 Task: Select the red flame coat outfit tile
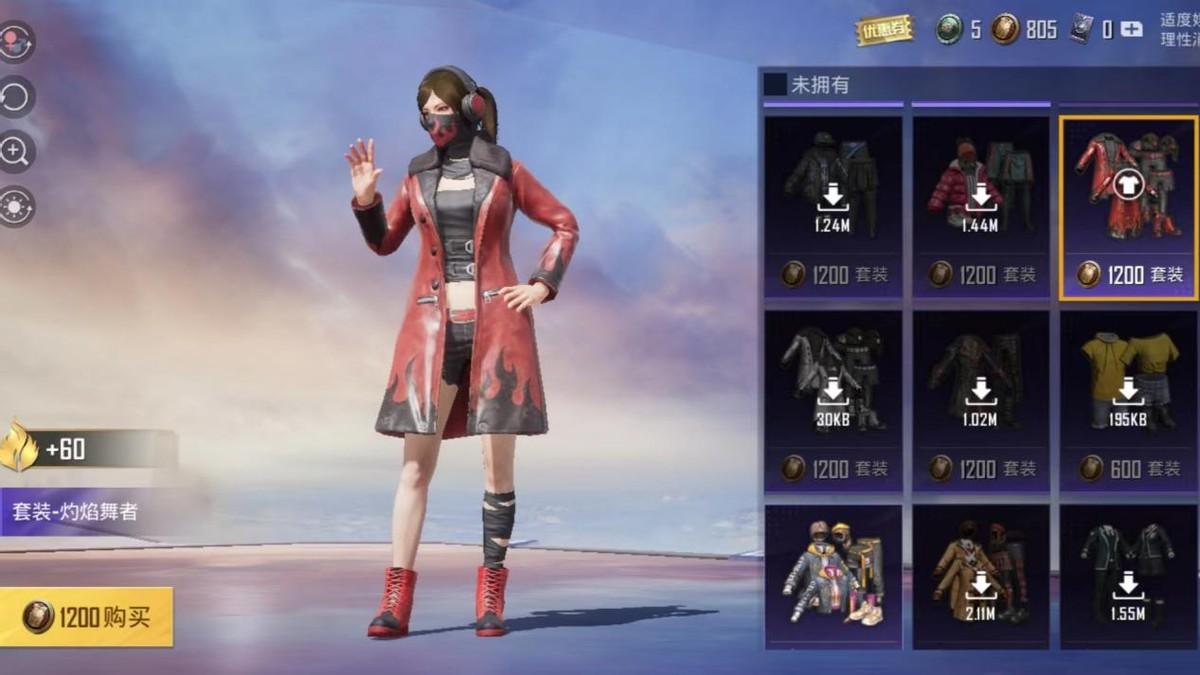(1128, 206)
